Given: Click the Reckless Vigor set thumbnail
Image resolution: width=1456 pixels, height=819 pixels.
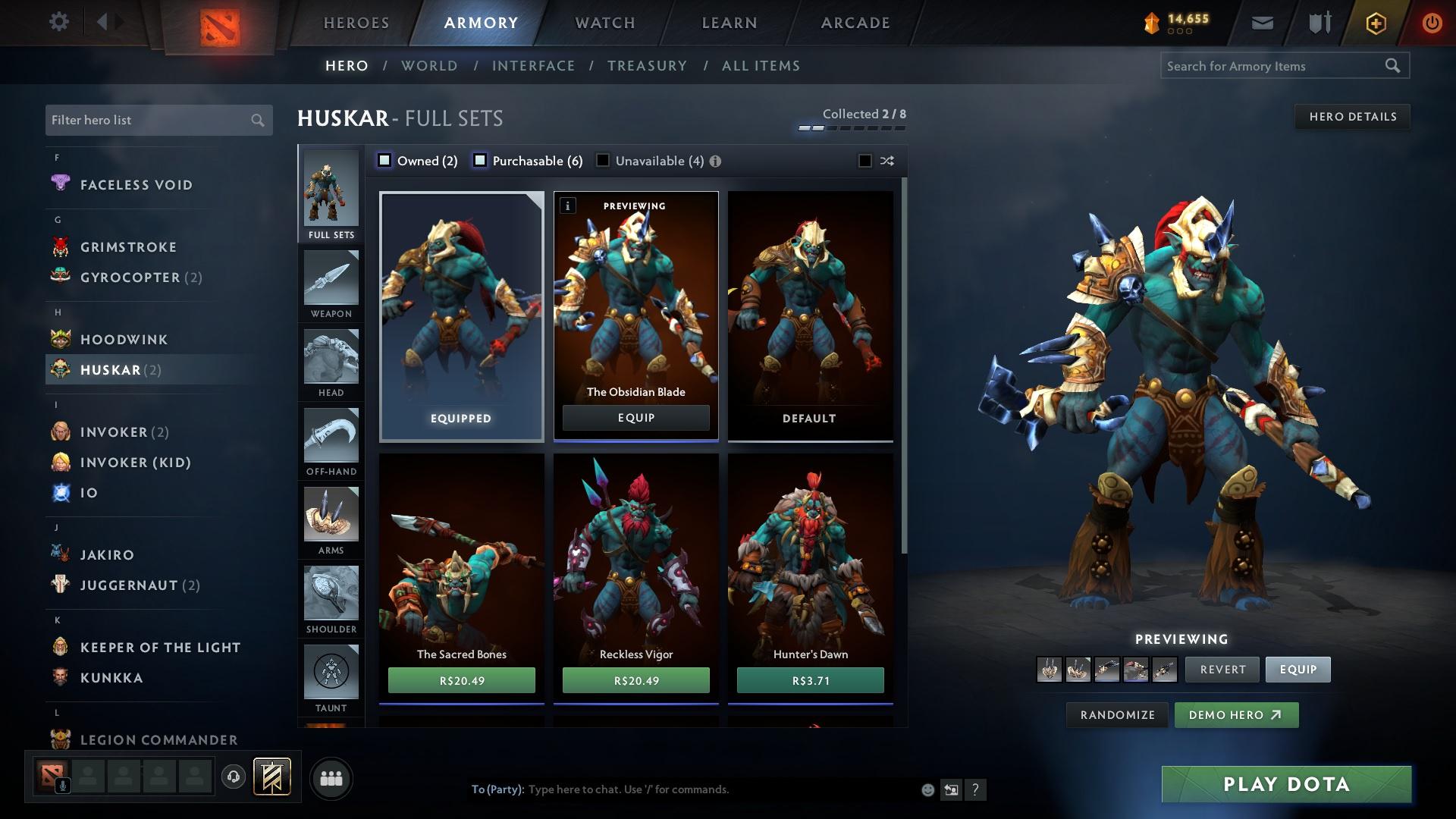Looking at the screenshot, I should point(635,554).
